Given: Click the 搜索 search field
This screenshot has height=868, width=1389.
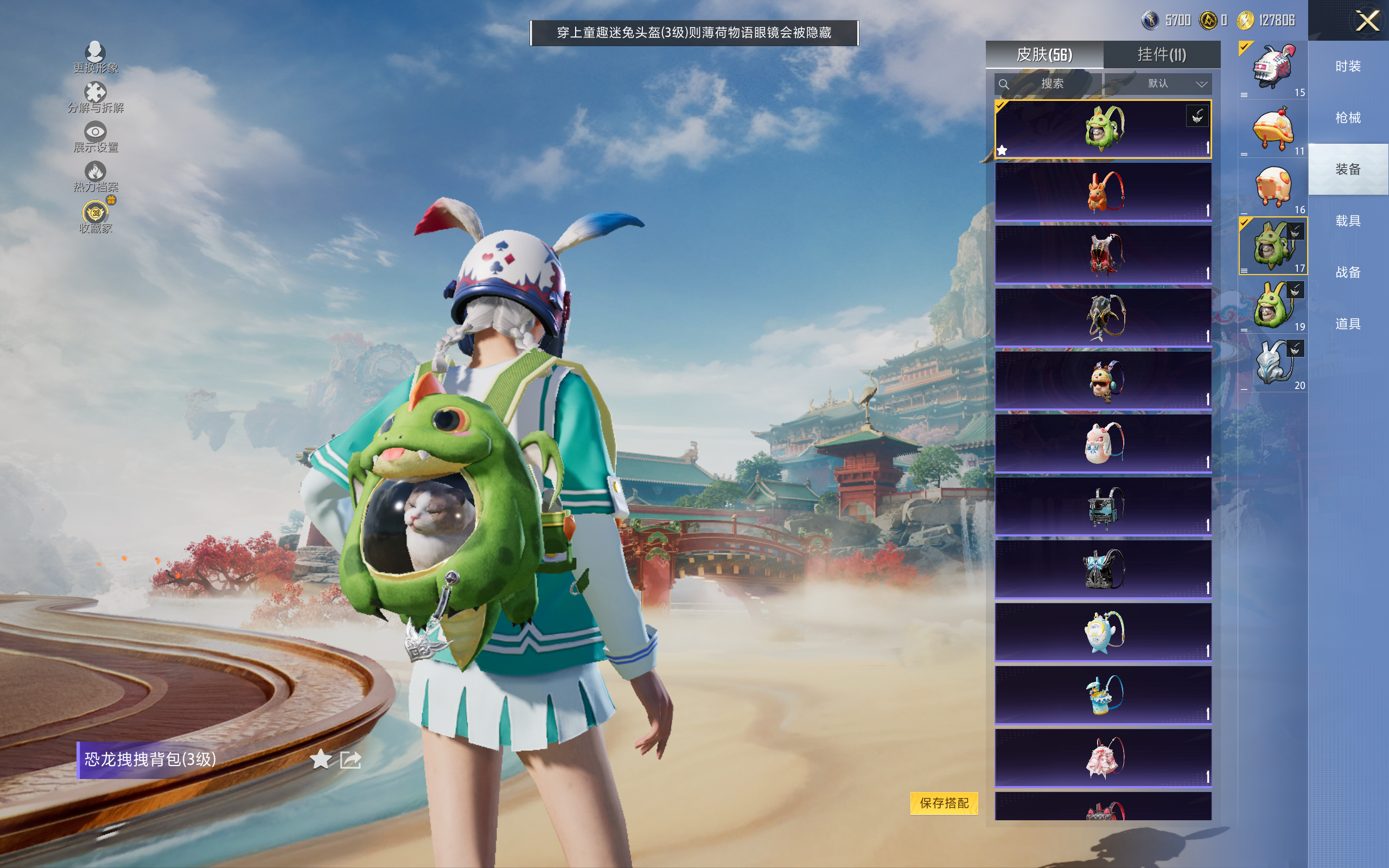Looking at the screenshot, I should pos(1048,84).
